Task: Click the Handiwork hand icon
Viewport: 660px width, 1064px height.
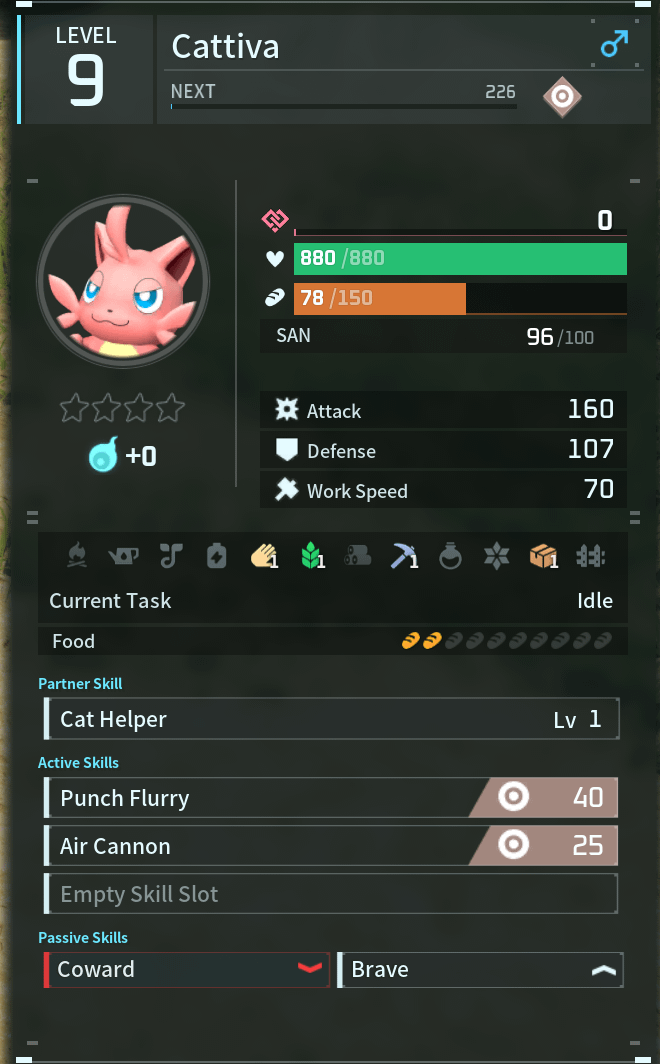Action: point(263,556)
